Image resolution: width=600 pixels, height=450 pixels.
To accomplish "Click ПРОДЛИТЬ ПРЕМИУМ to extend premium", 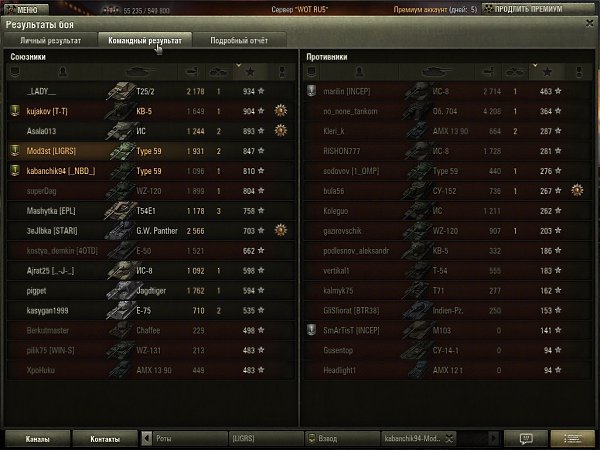I will point(538,8).
